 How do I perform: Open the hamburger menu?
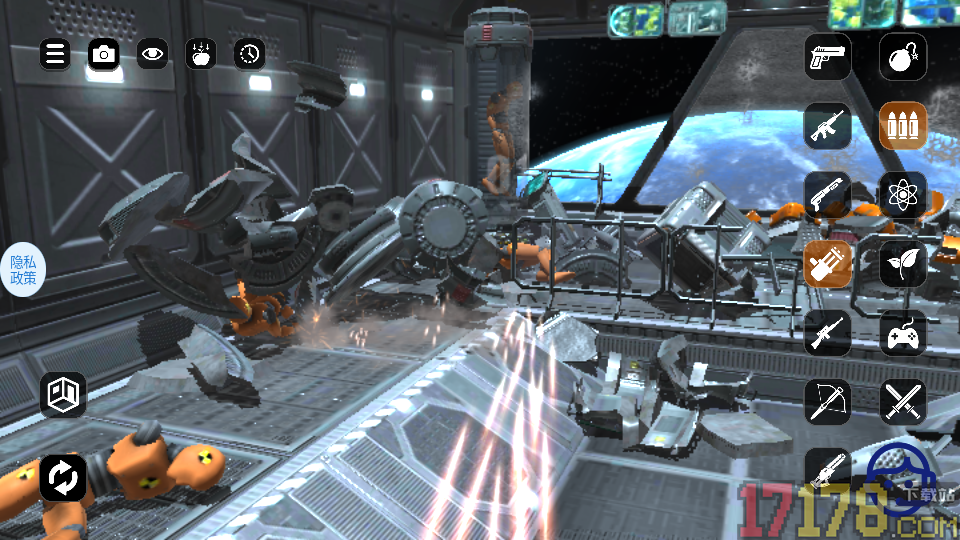point(55,54)
